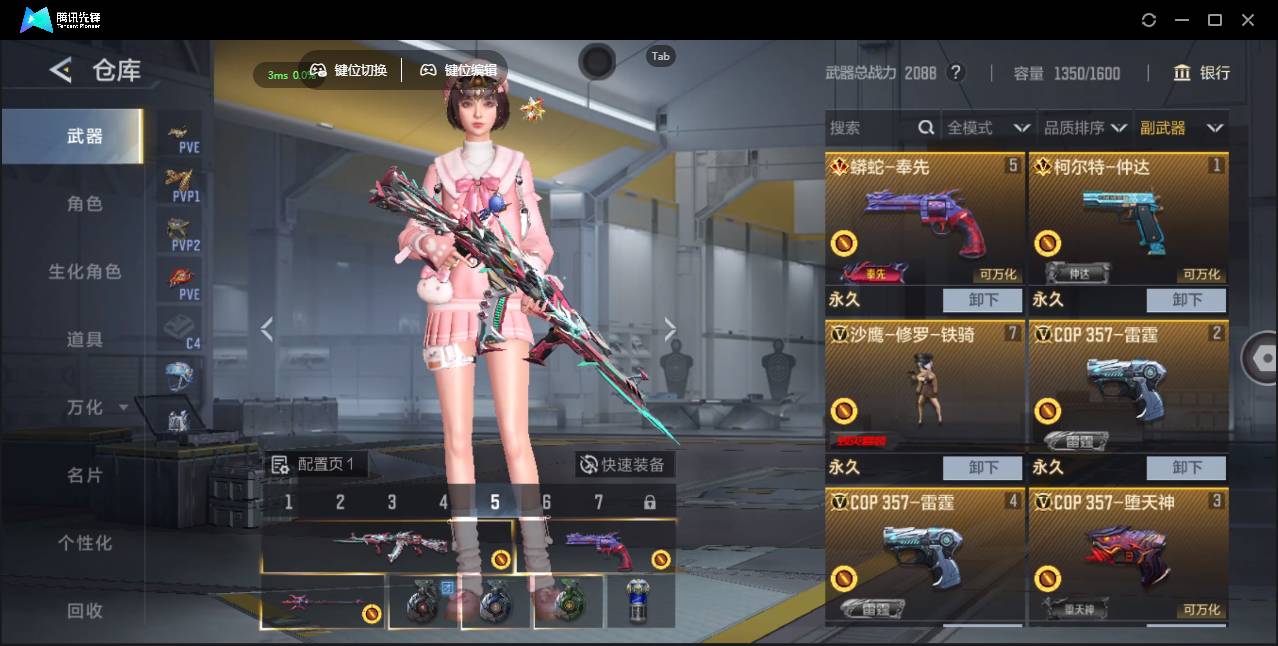
Task: Select the 道具 category
Action: tap(85, 340)
